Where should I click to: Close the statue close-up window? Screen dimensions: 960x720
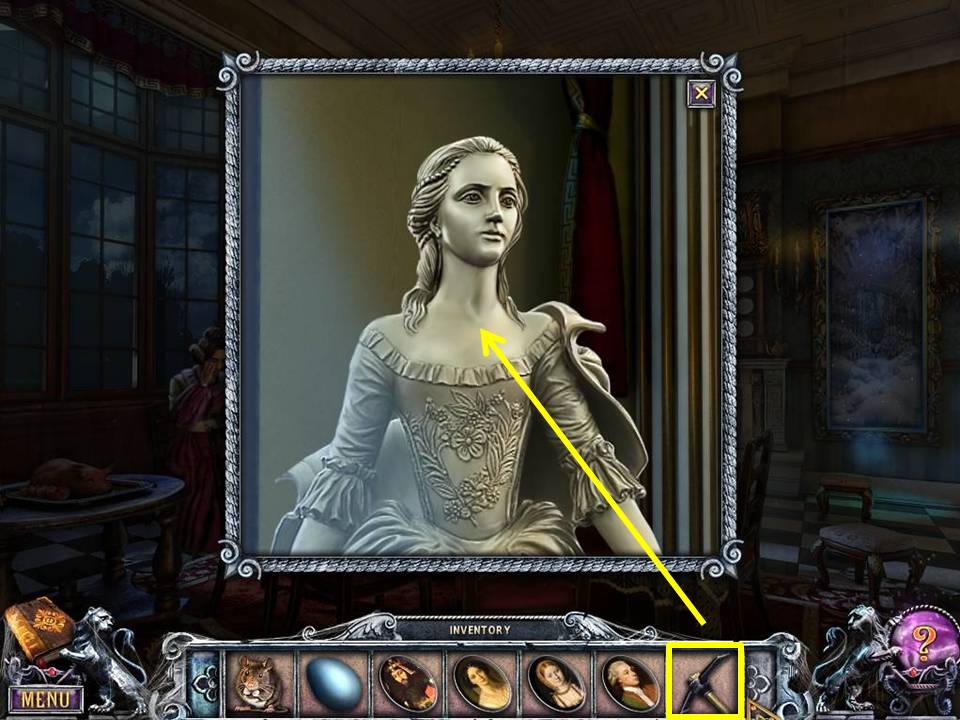tap(702, 94)
